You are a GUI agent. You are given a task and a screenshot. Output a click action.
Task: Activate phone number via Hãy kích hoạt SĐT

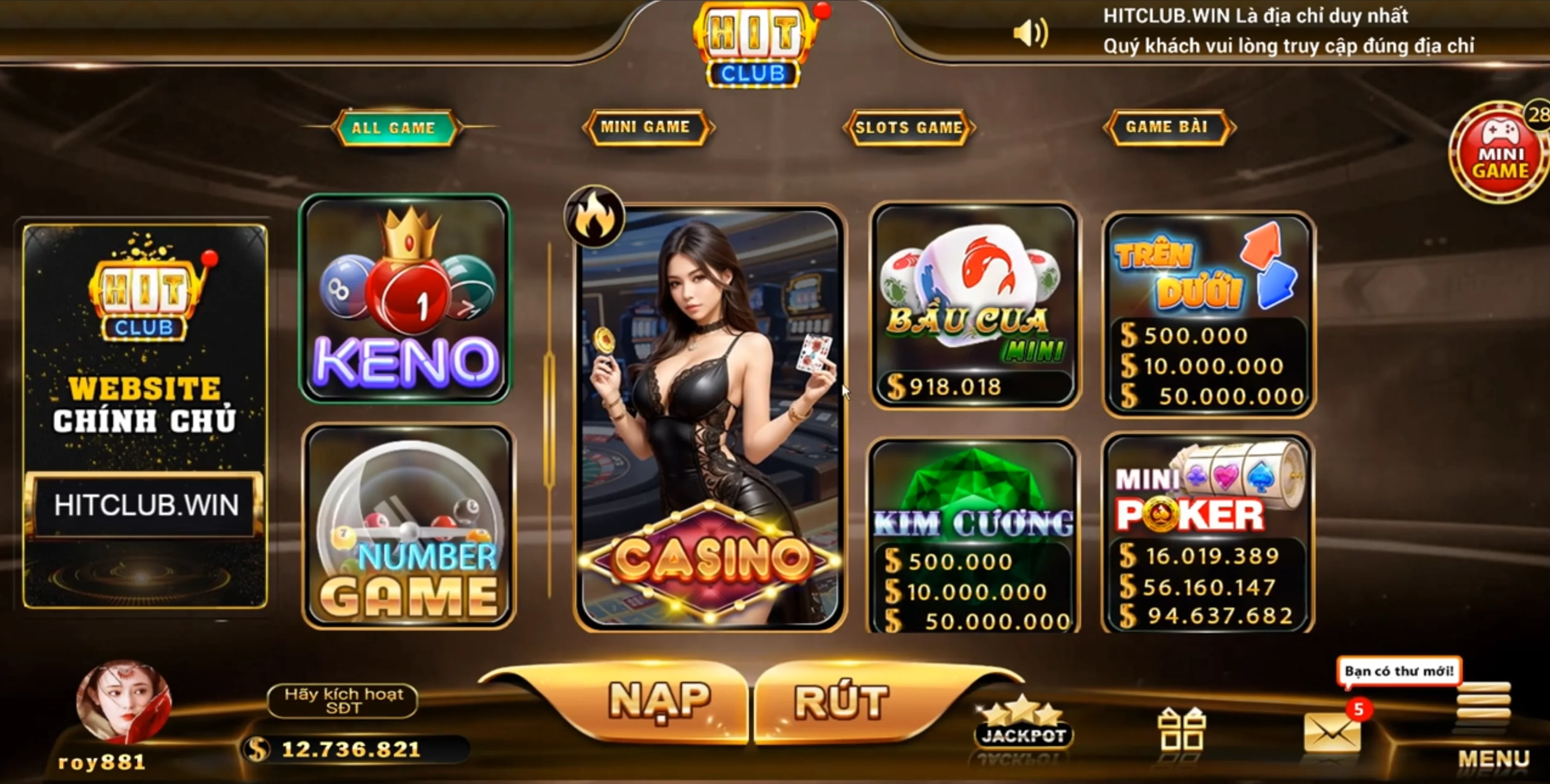[x=343, y=701]
